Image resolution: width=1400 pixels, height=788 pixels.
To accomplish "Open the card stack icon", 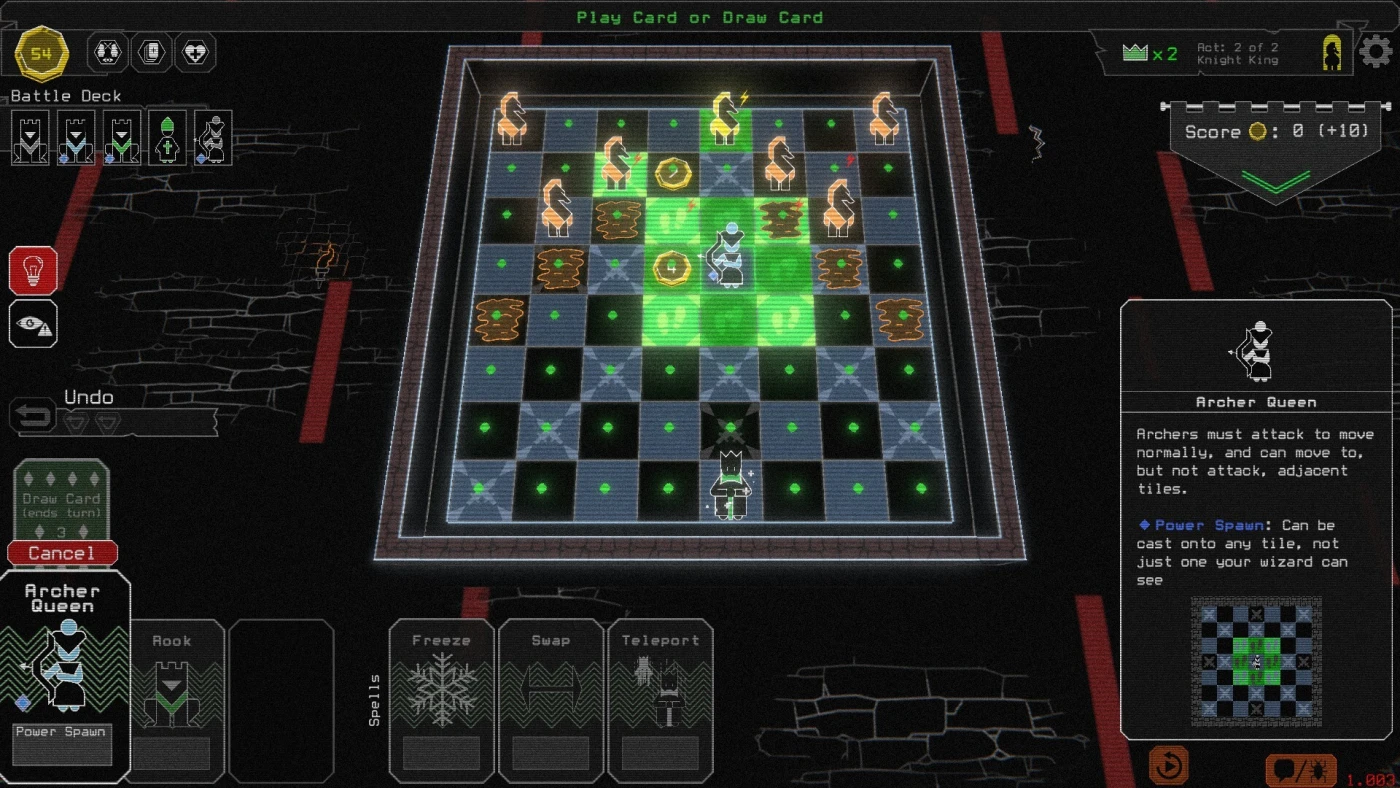I will click(x=152, y=53).
